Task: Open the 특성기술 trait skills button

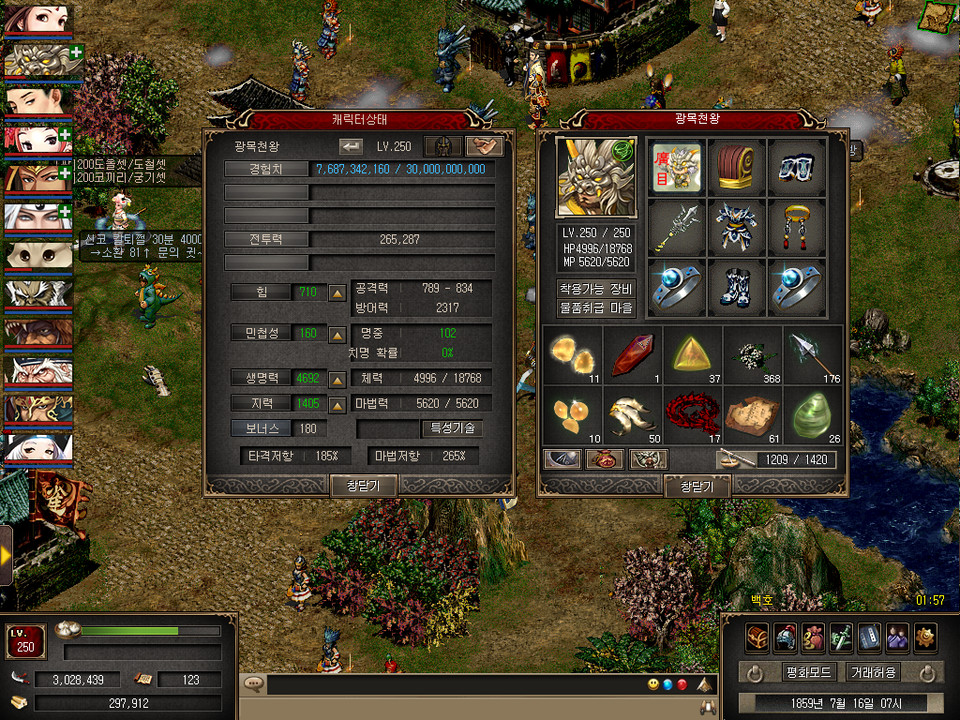Action: 453,428
